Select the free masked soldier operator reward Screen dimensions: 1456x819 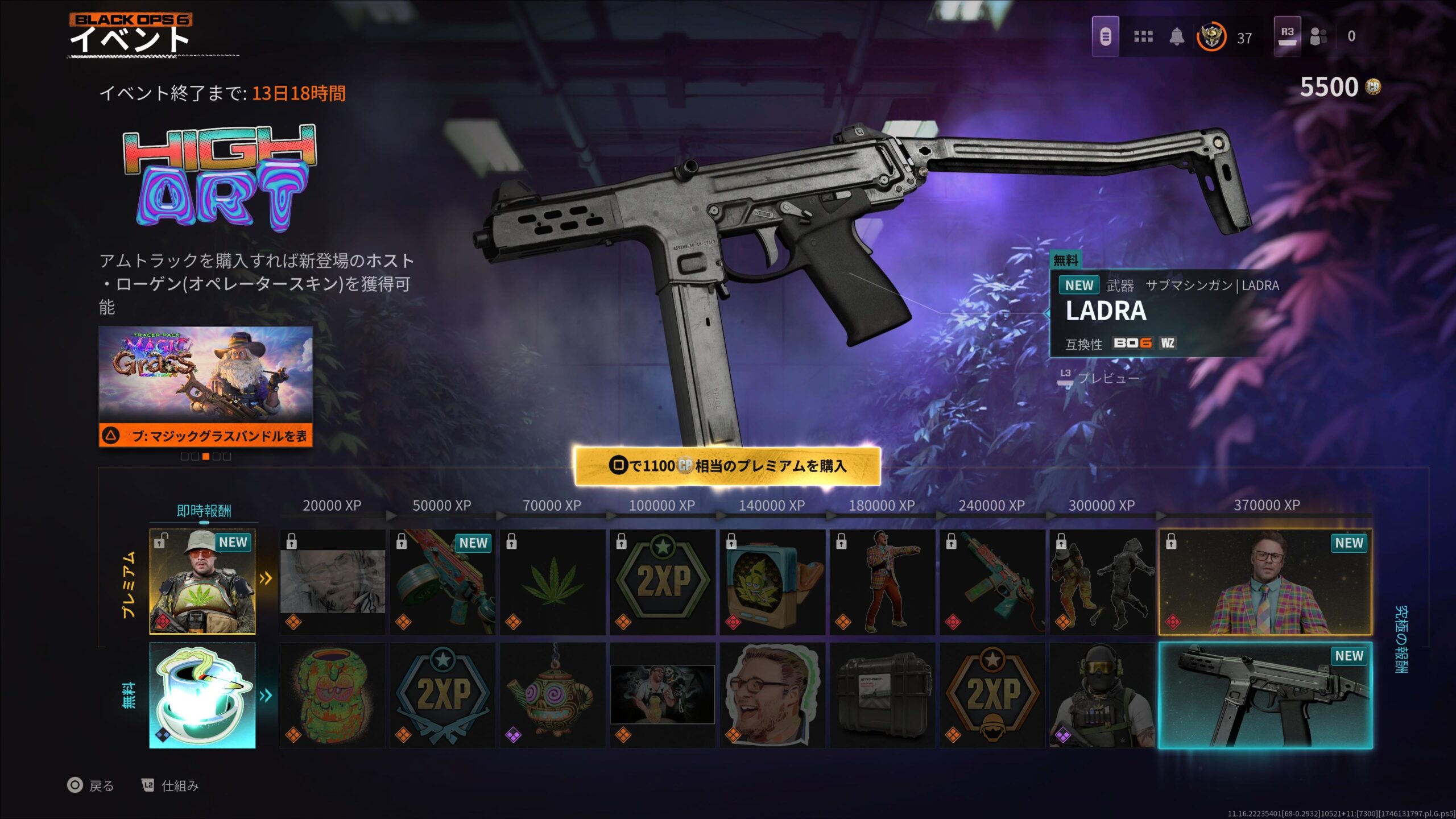point(1102,695)
